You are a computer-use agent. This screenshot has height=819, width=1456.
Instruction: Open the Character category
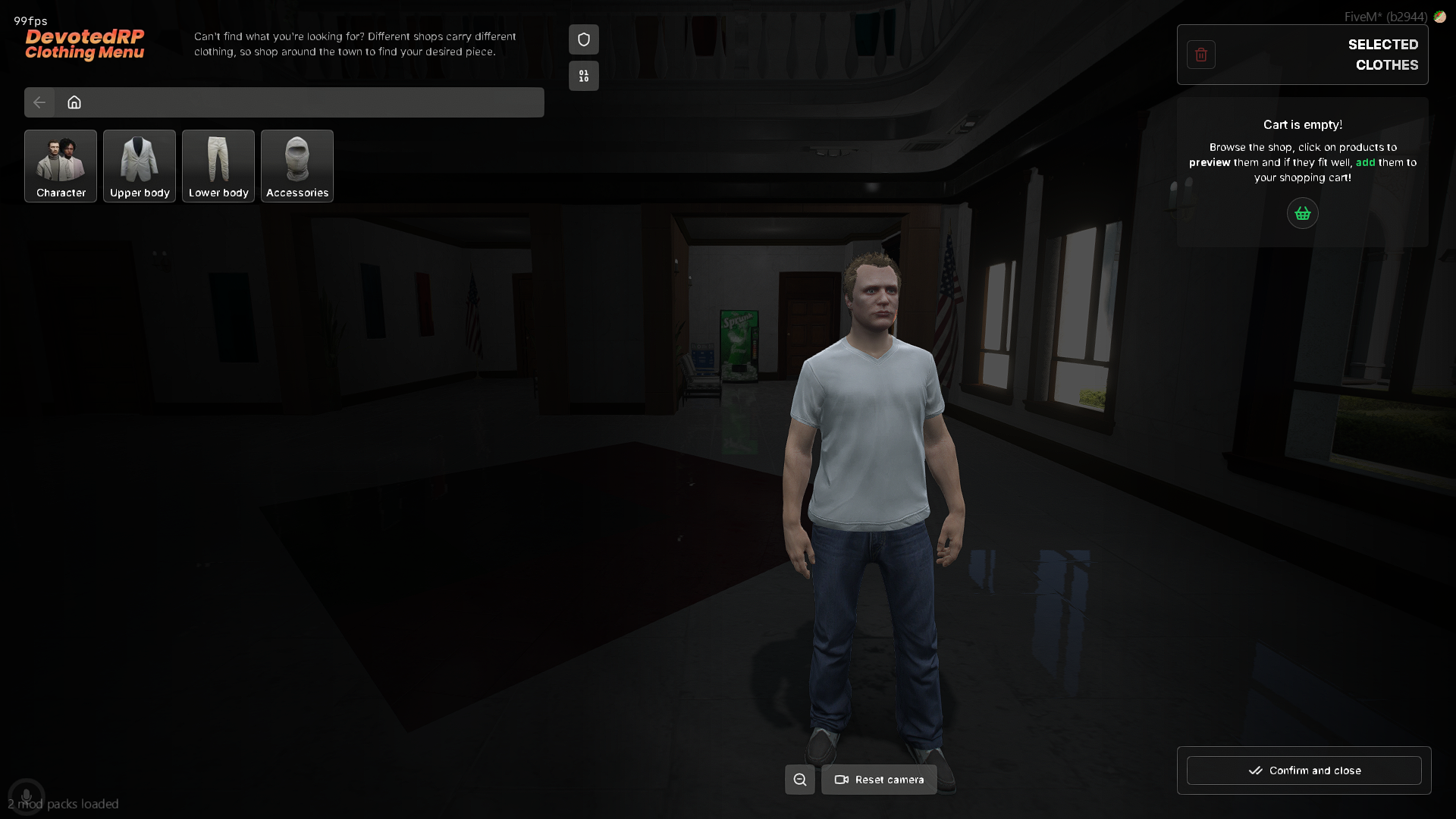point(60,165)
